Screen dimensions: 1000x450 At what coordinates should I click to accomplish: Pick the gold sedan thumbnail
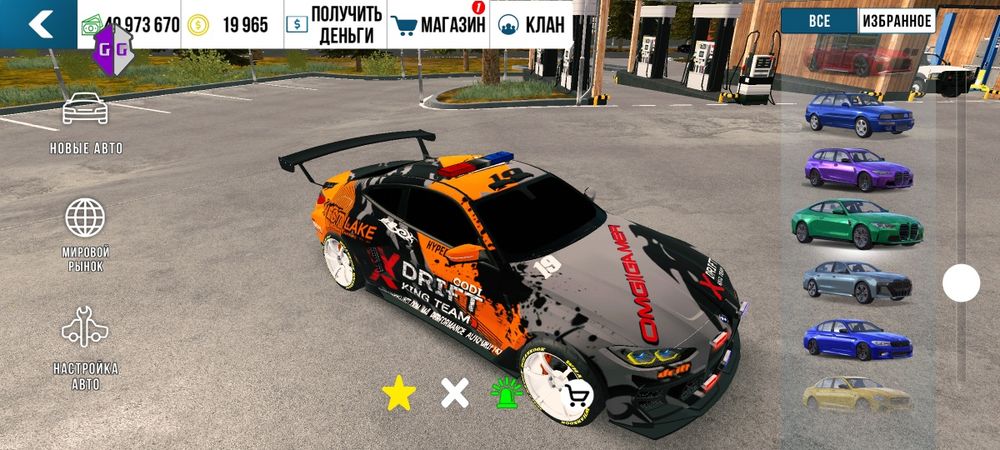(858, 393)
